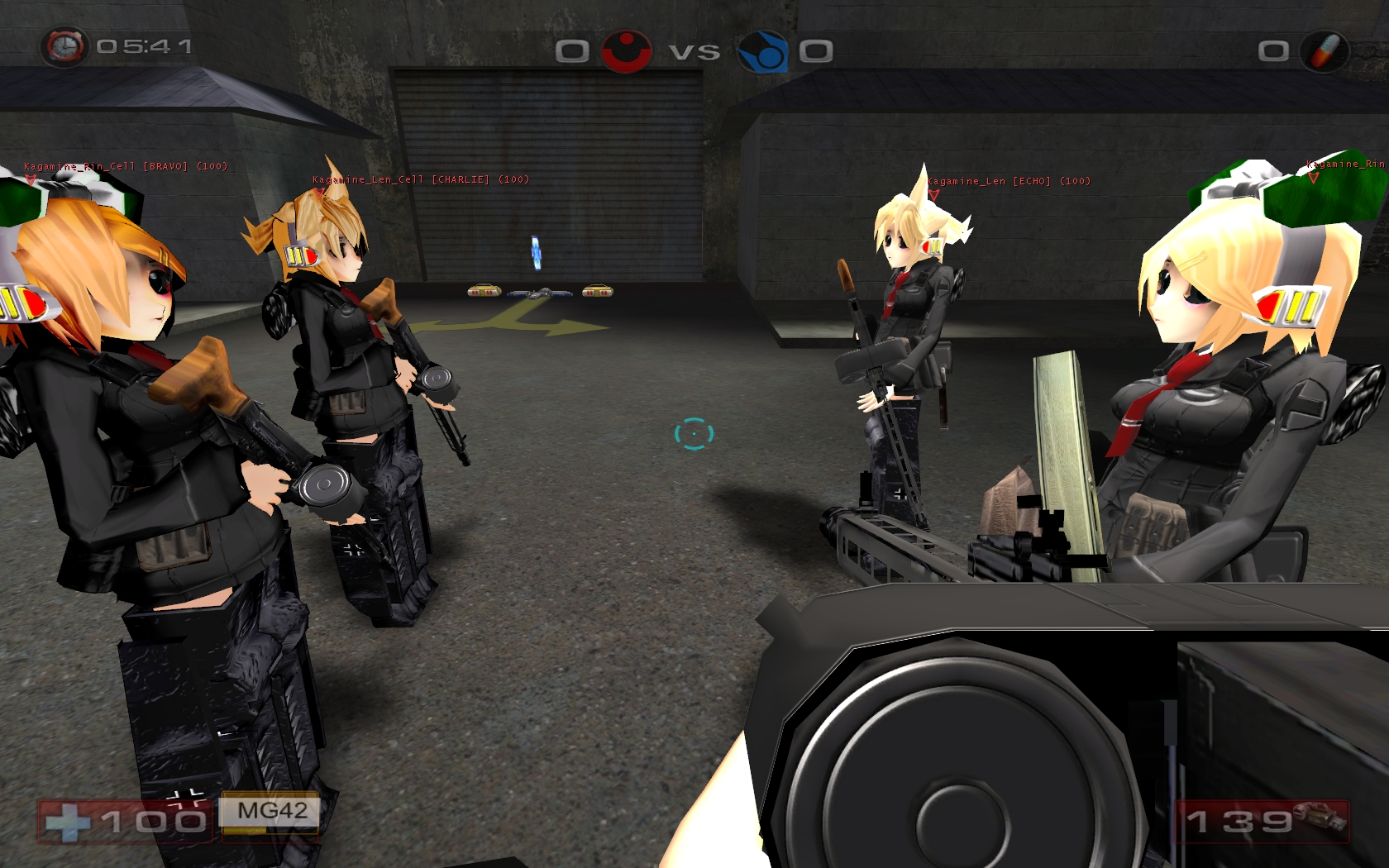Screen dimensions: 1389x868
Task: Click the red team emblem
Action: [626, 51]
